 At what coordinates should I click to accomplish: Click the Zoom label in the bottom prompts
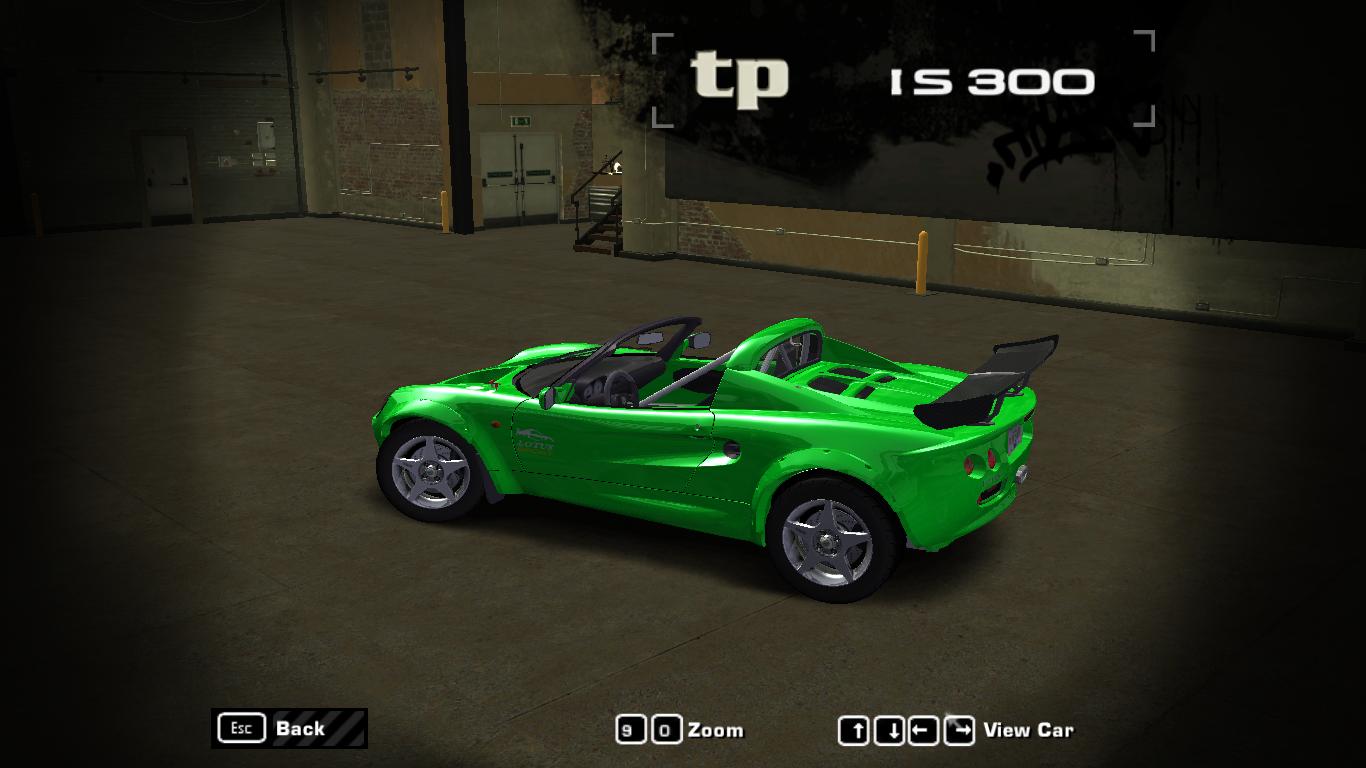pyautogui.click(x=718, y=731)
